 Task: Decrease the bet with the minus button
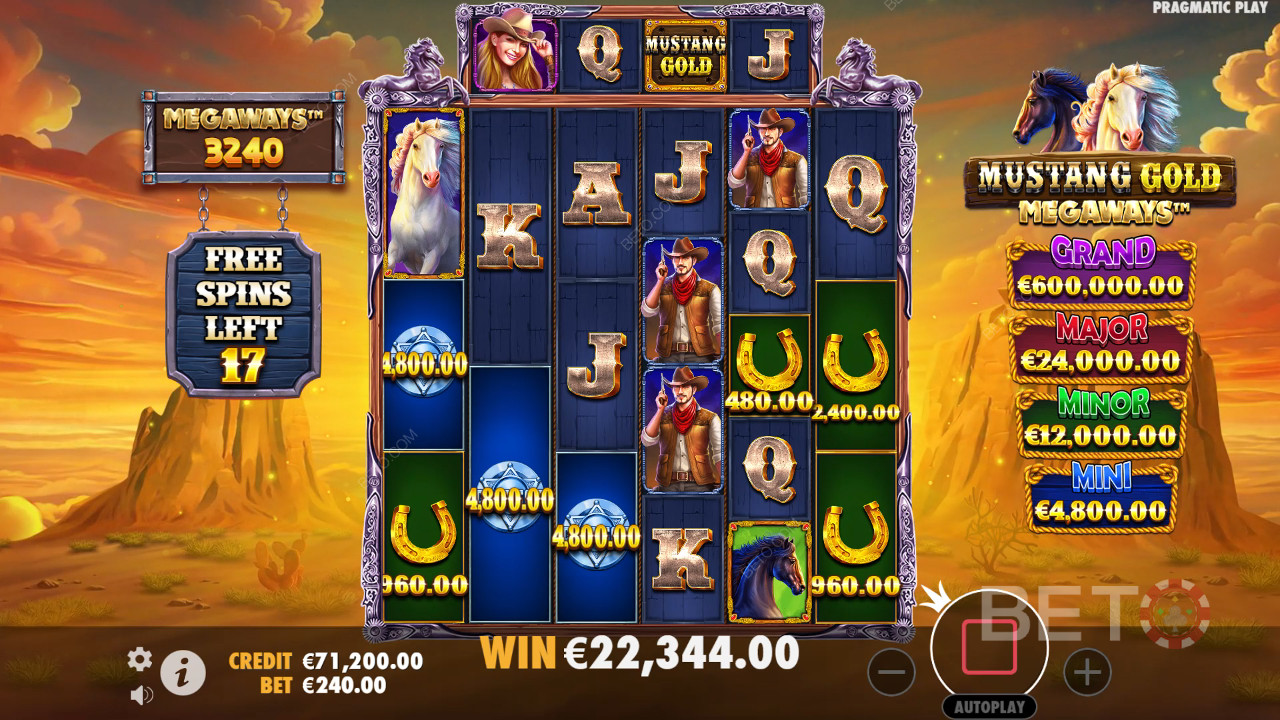coord(891,671)
